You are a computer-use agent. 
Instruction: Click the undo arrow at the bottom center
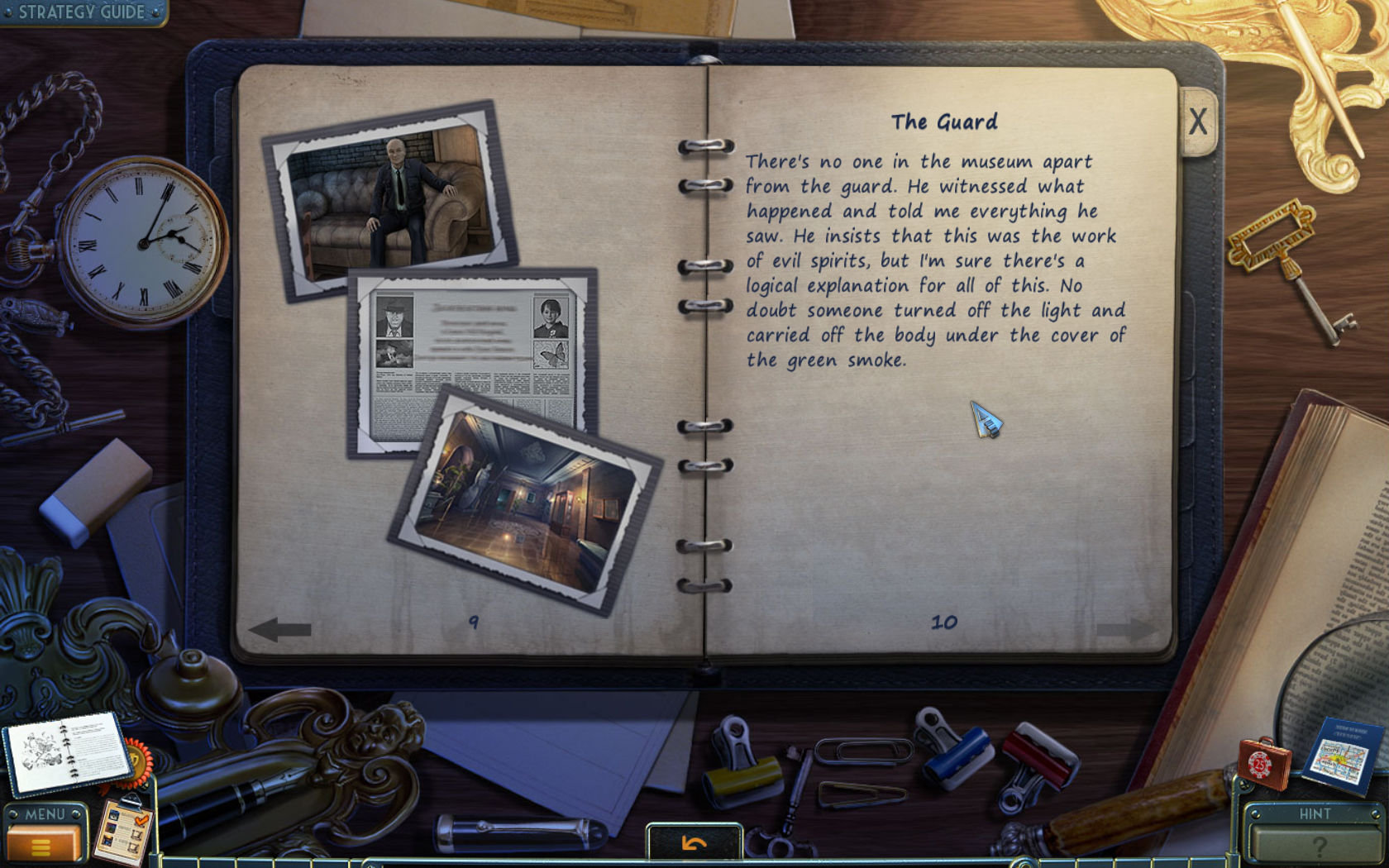tap(693, 843)
